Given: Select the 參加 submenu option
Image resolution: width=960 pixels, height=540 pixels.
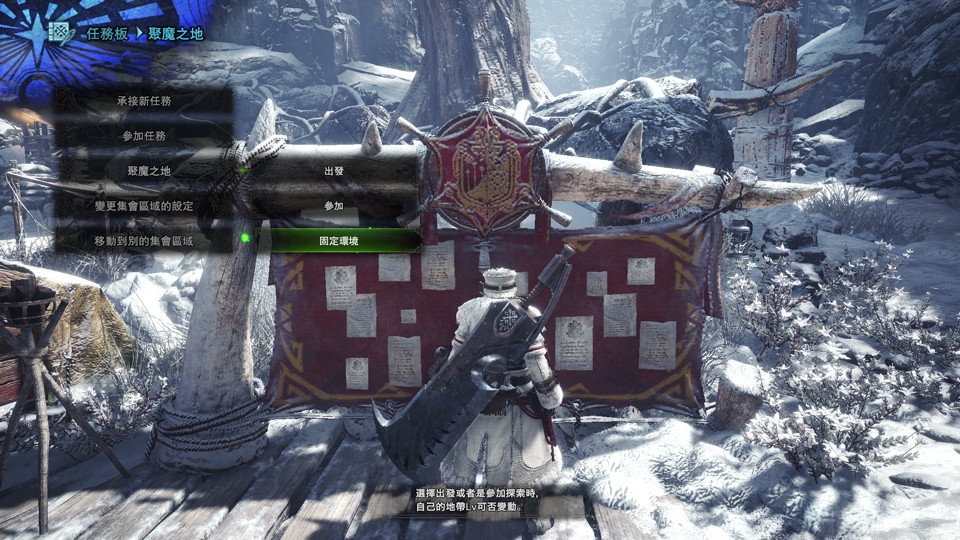Looking at the screenshot, I should pos(334,206).
